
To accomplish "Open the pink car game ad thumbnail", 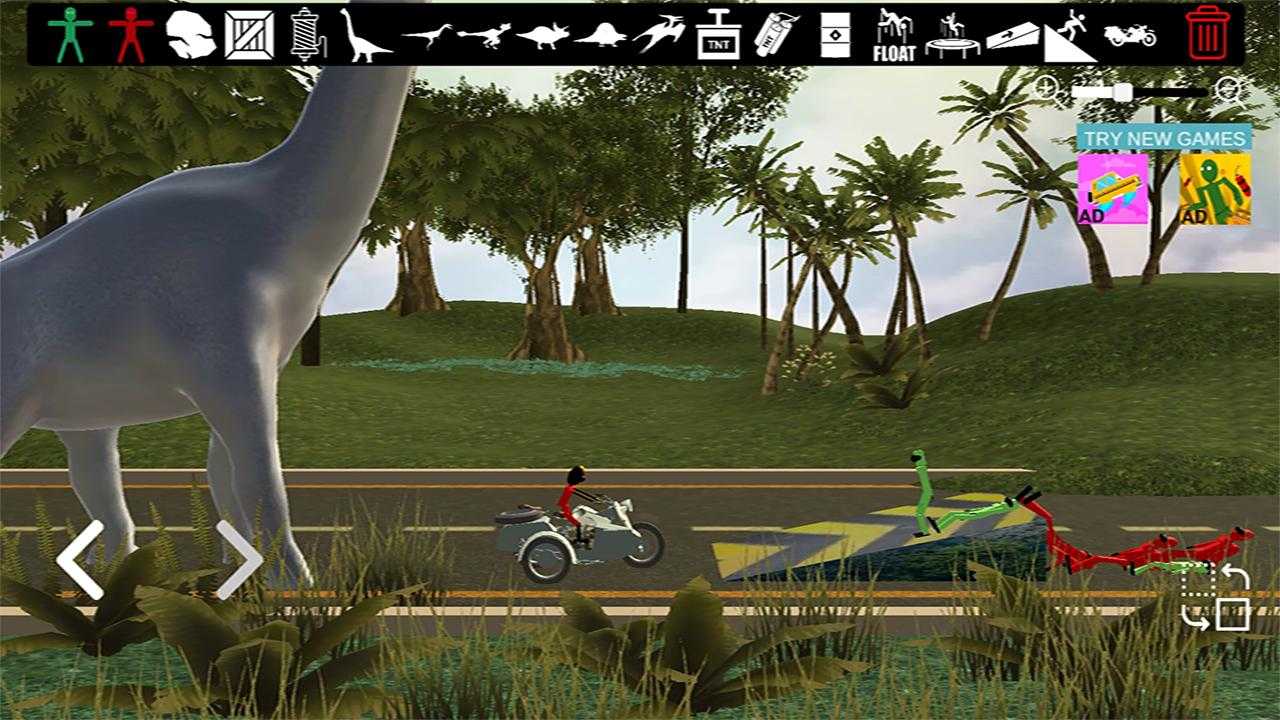I will click(x=1112, y=188).
